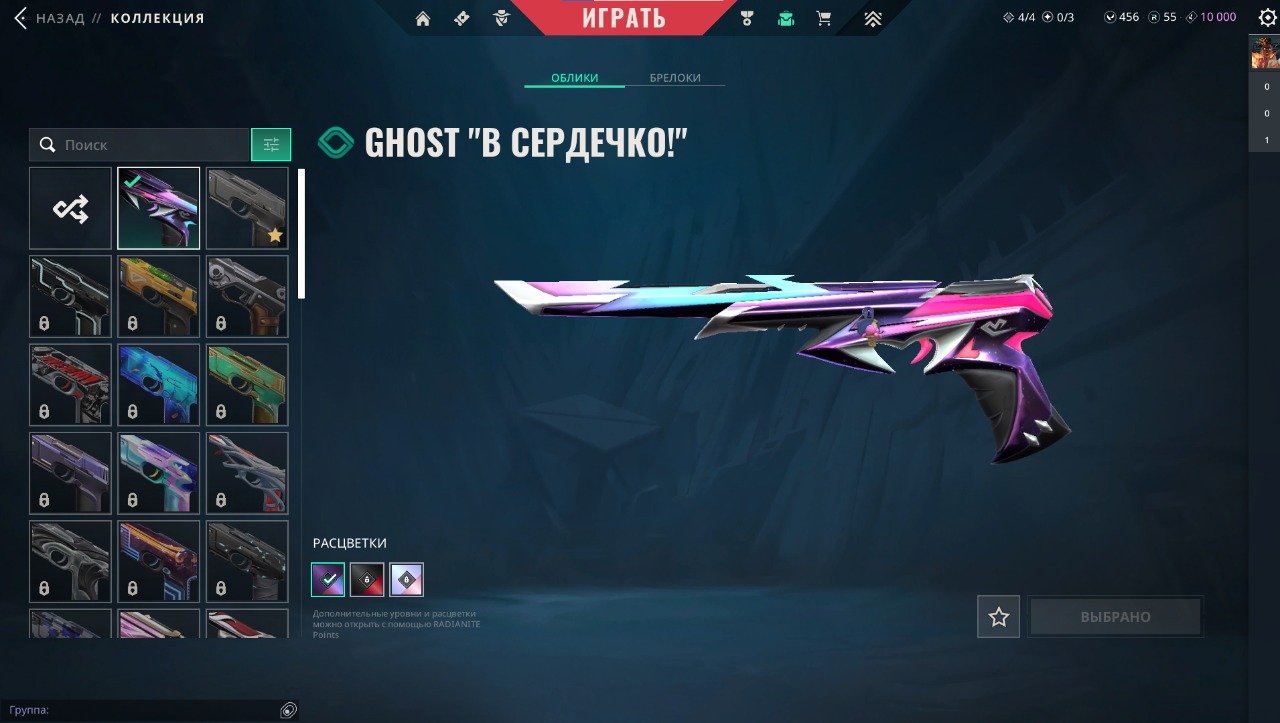The image size is (1280, 723).
Task: Pick the locked gold-yellow Ghost skin
Action: point(158,296)
